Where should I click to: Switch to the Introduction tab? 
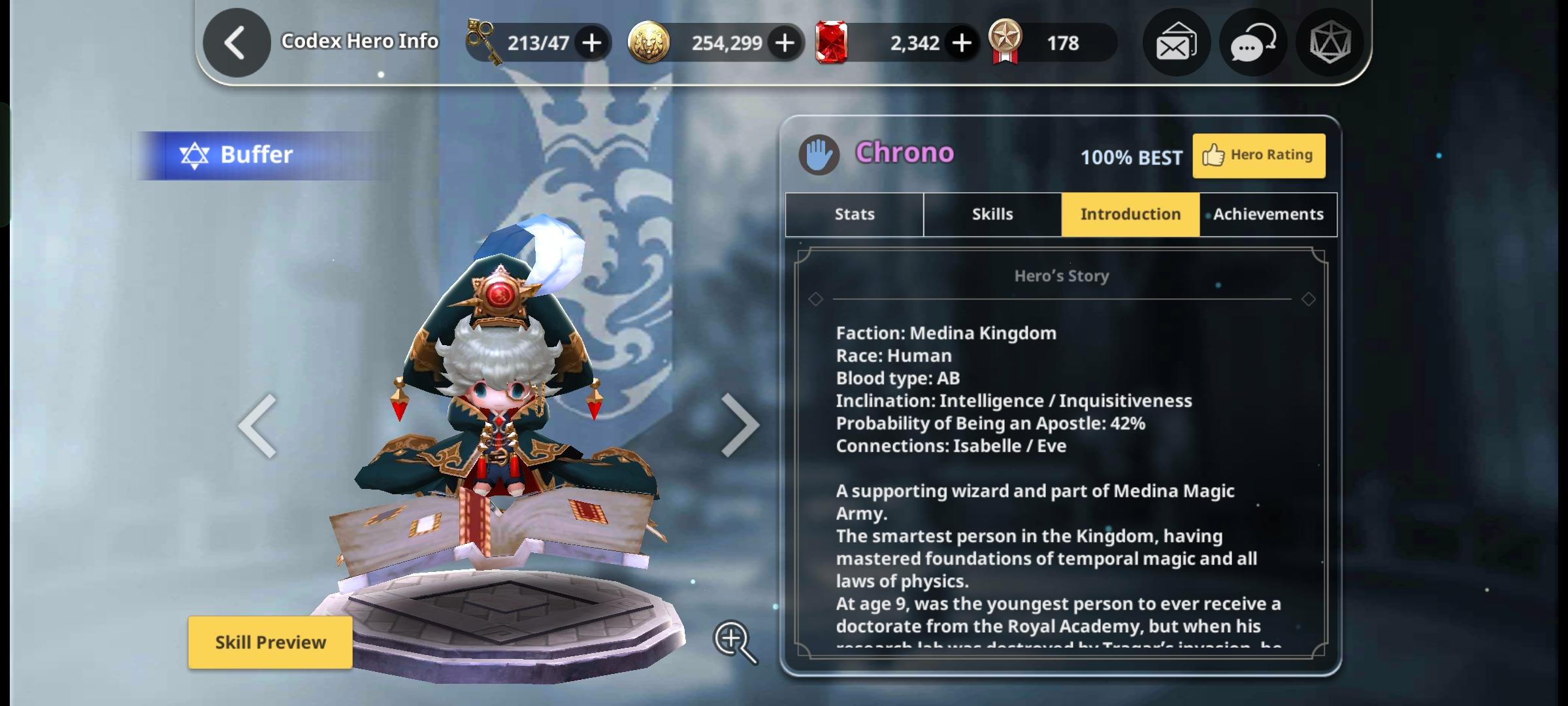(x=1130, y=214)
